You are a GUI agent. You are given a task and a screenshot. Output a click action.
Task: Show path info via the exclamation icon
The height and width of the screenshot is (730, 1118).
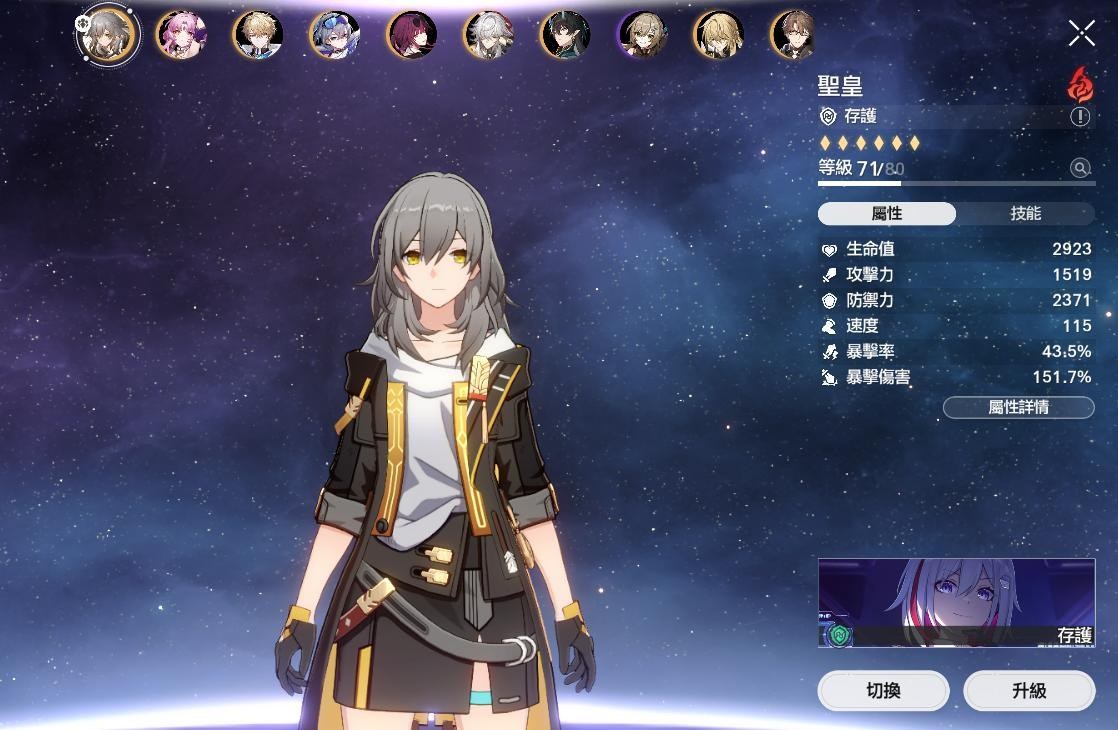coord(1080,117)
